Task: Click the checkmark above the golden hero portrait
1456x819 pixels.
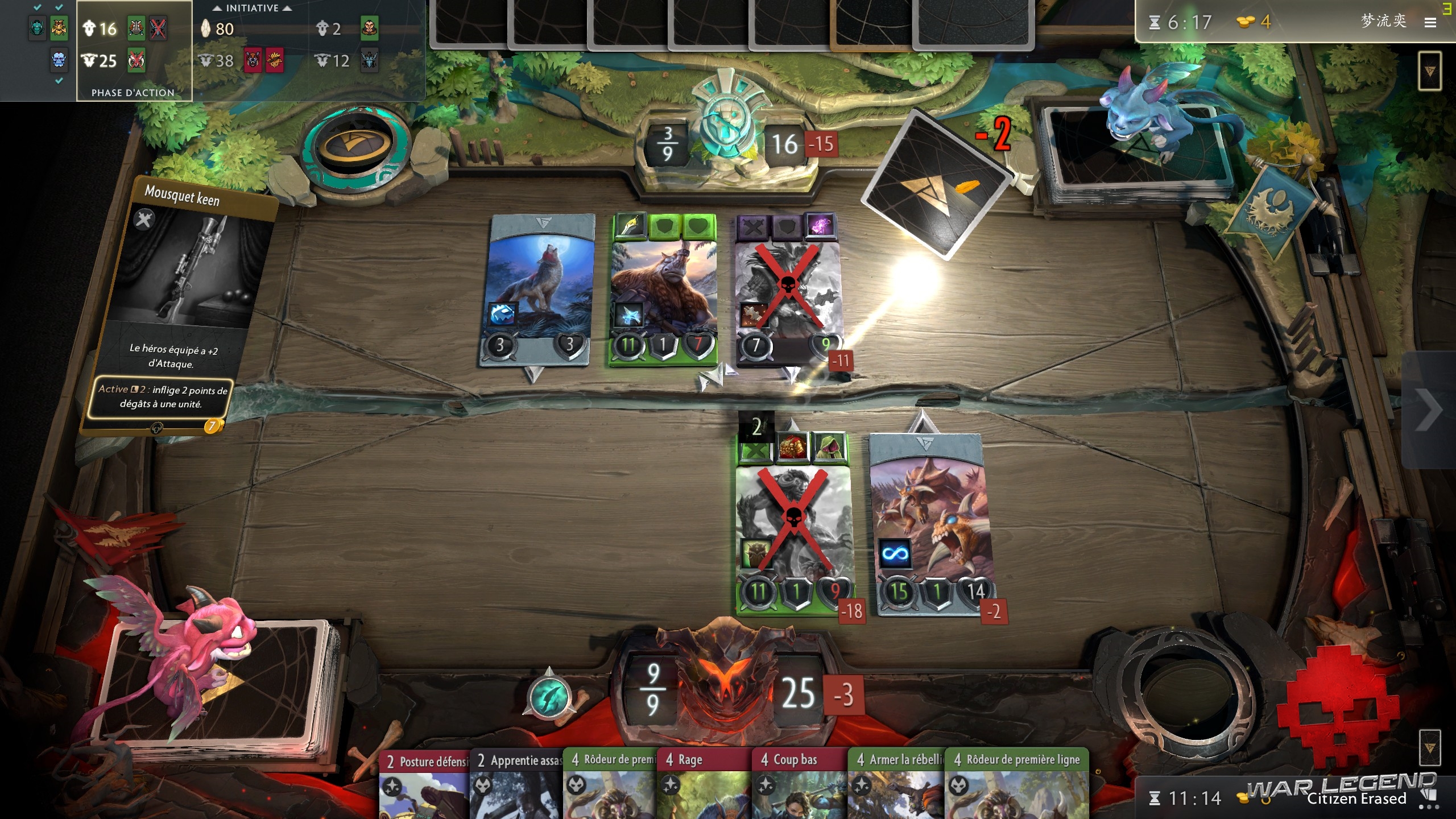Action: (57, 7)
